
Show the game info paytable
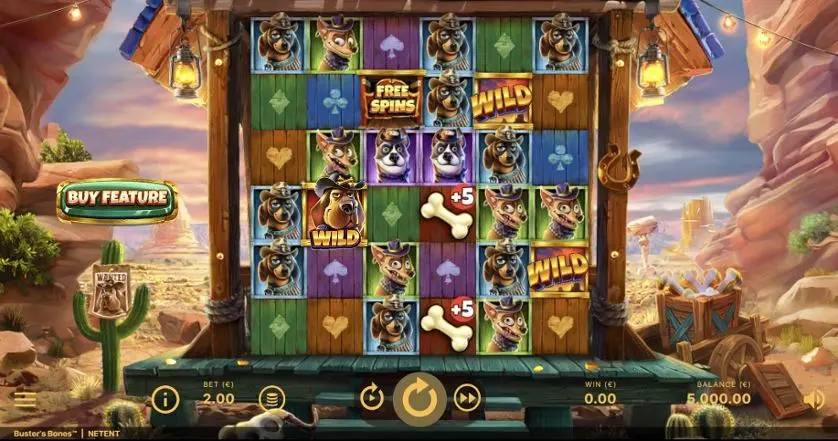point(165,400)
